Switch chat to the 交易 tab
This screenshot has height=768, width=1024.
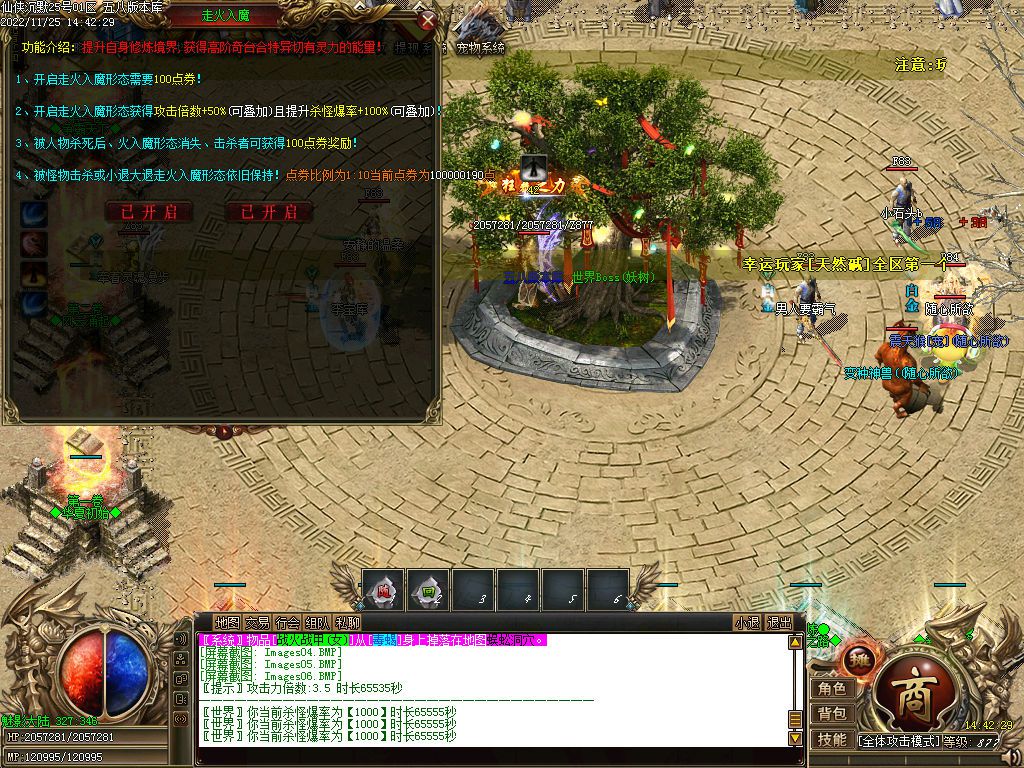[x=257, y=622]
